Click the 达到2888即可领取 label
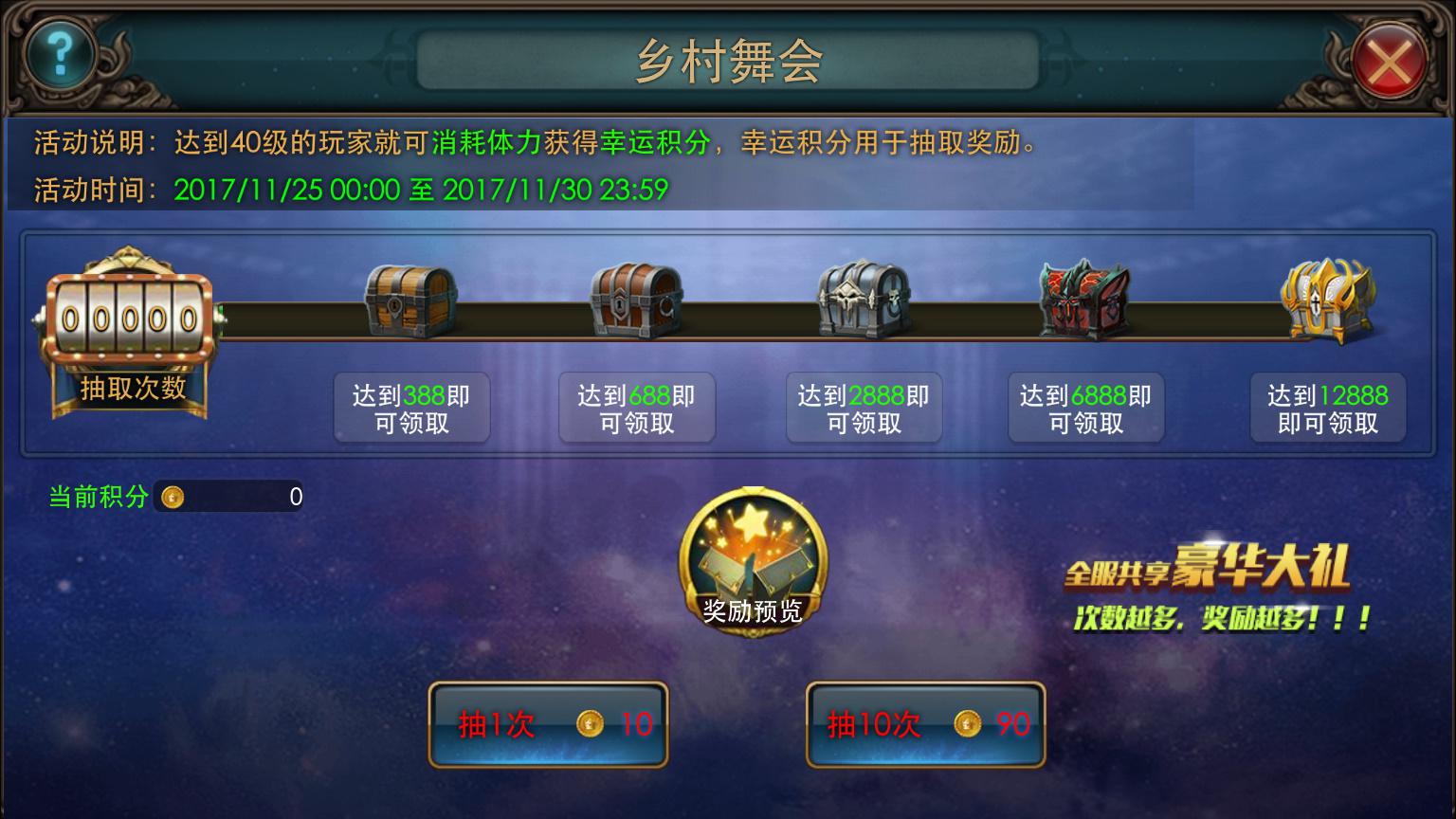The width and height of the screenshot is (1456, 819). (x=864, y=409)
